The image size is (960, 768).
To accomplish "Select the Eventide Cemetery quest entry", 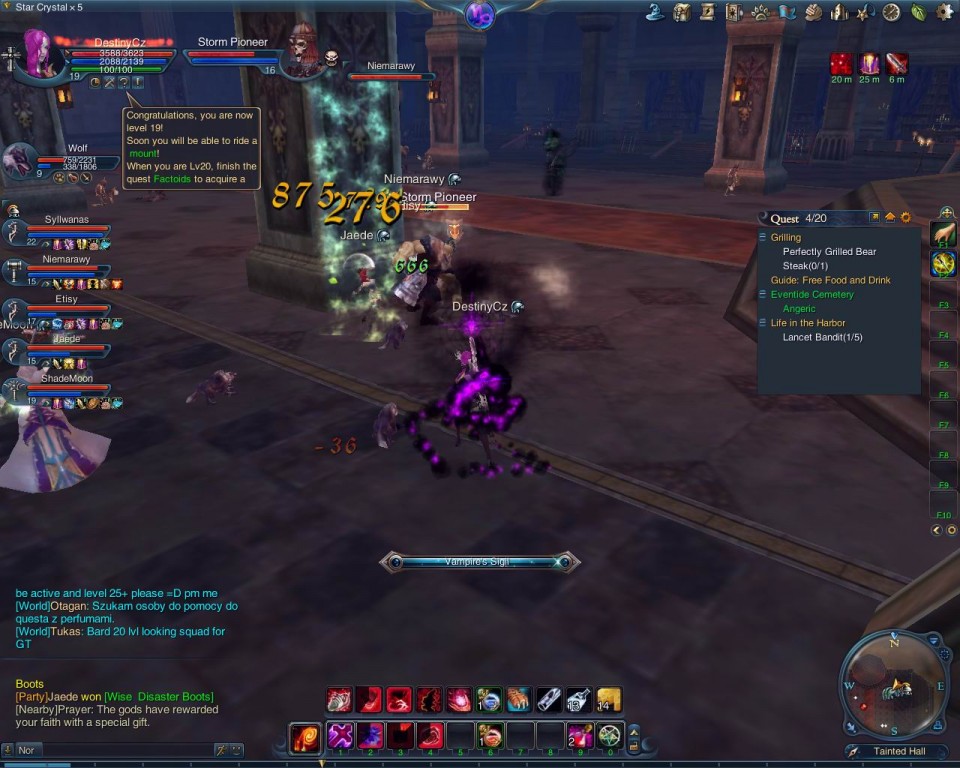I will 812,295.
